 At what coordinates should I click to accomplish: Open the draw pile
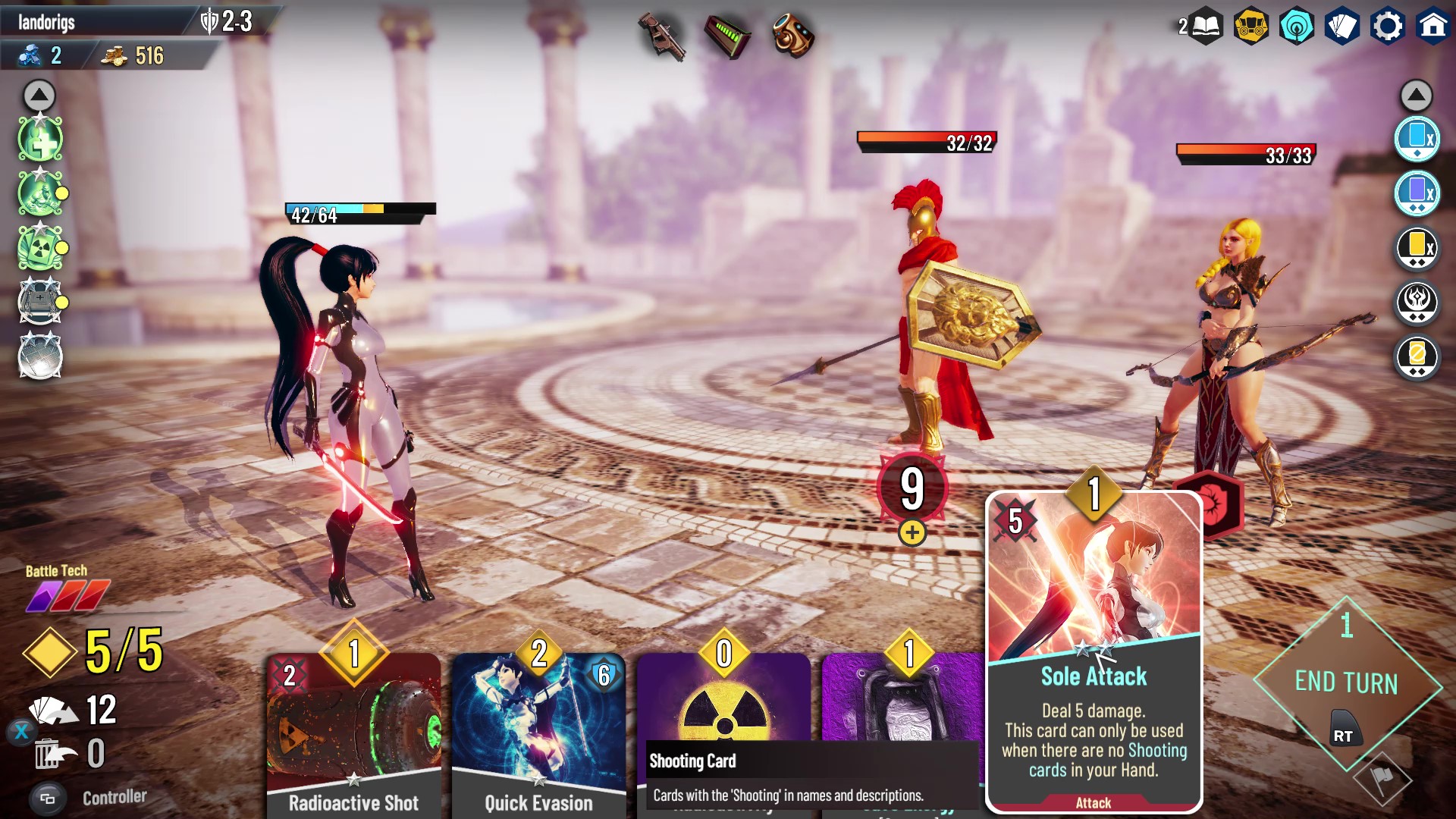[55, 711]
